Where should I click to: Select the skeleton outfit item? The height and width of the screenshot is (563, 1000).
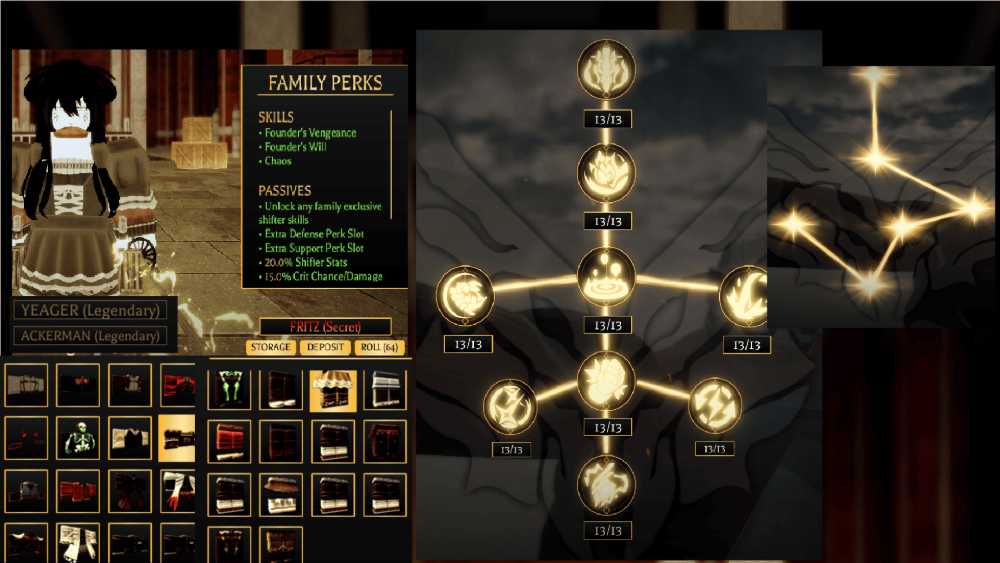tap(78, 438)
